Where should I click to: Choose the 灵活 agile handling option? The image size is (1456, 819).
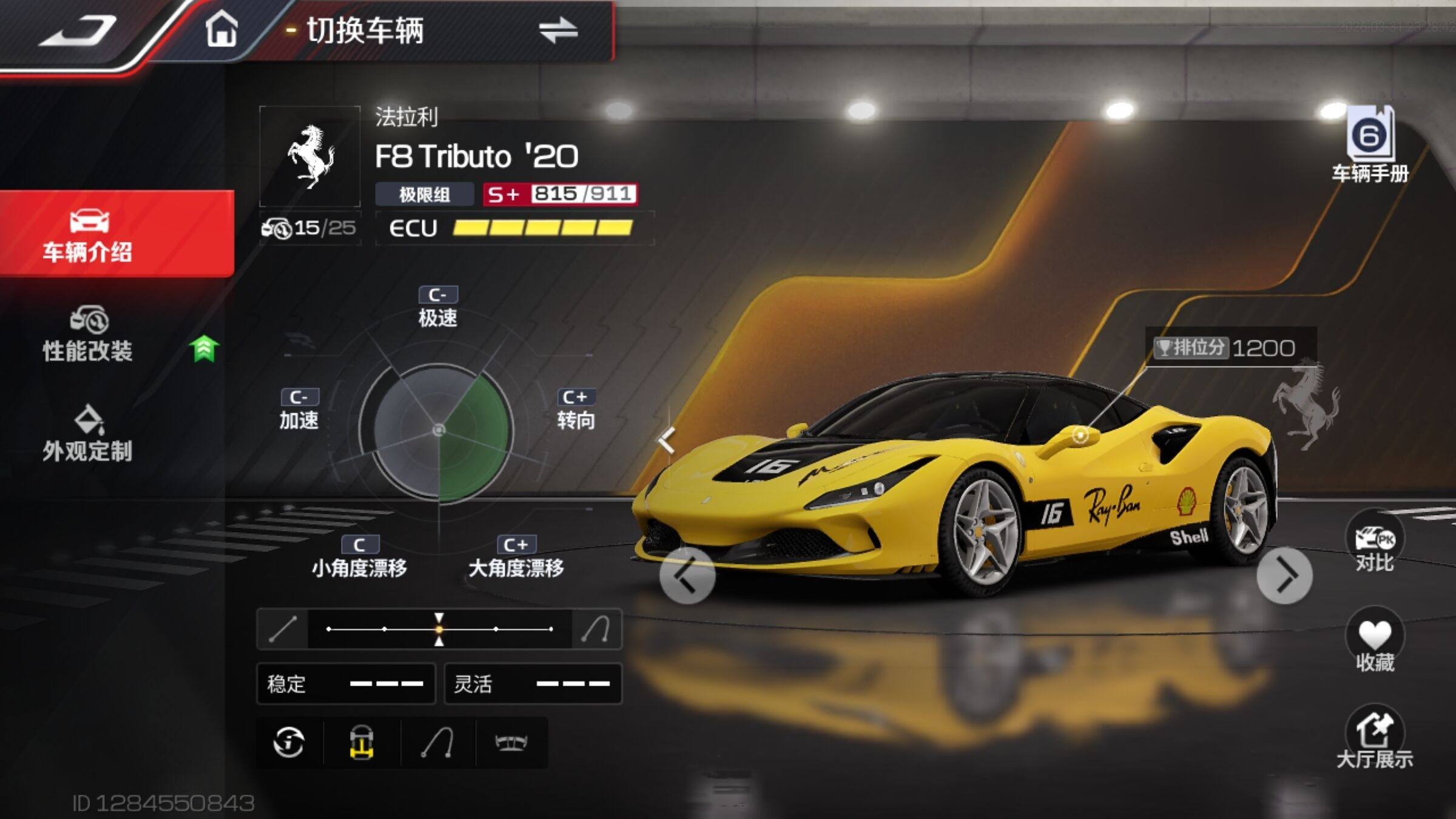[x=533, y=684]
